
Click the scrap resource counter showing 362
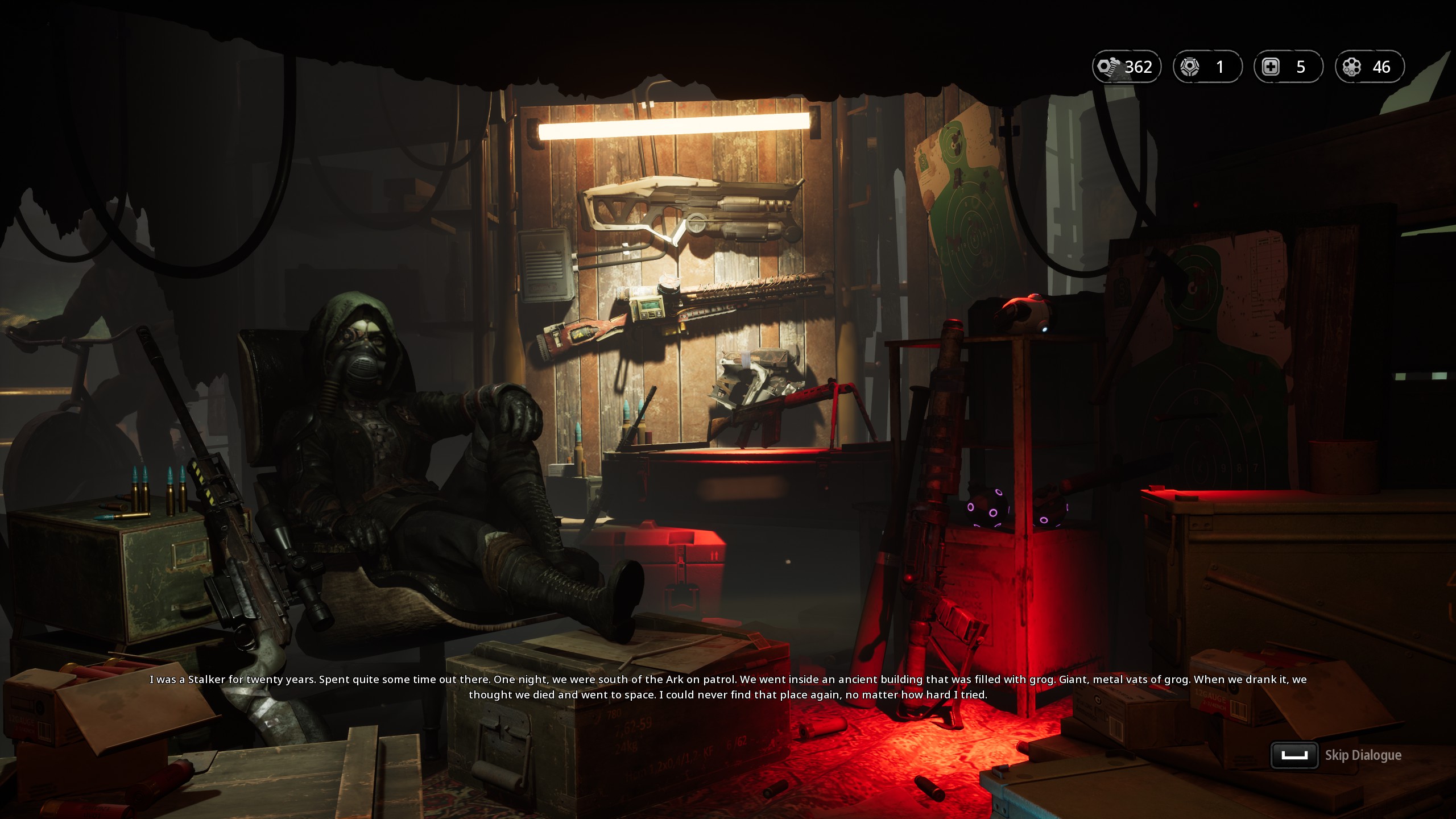[x=1126, y=67]
